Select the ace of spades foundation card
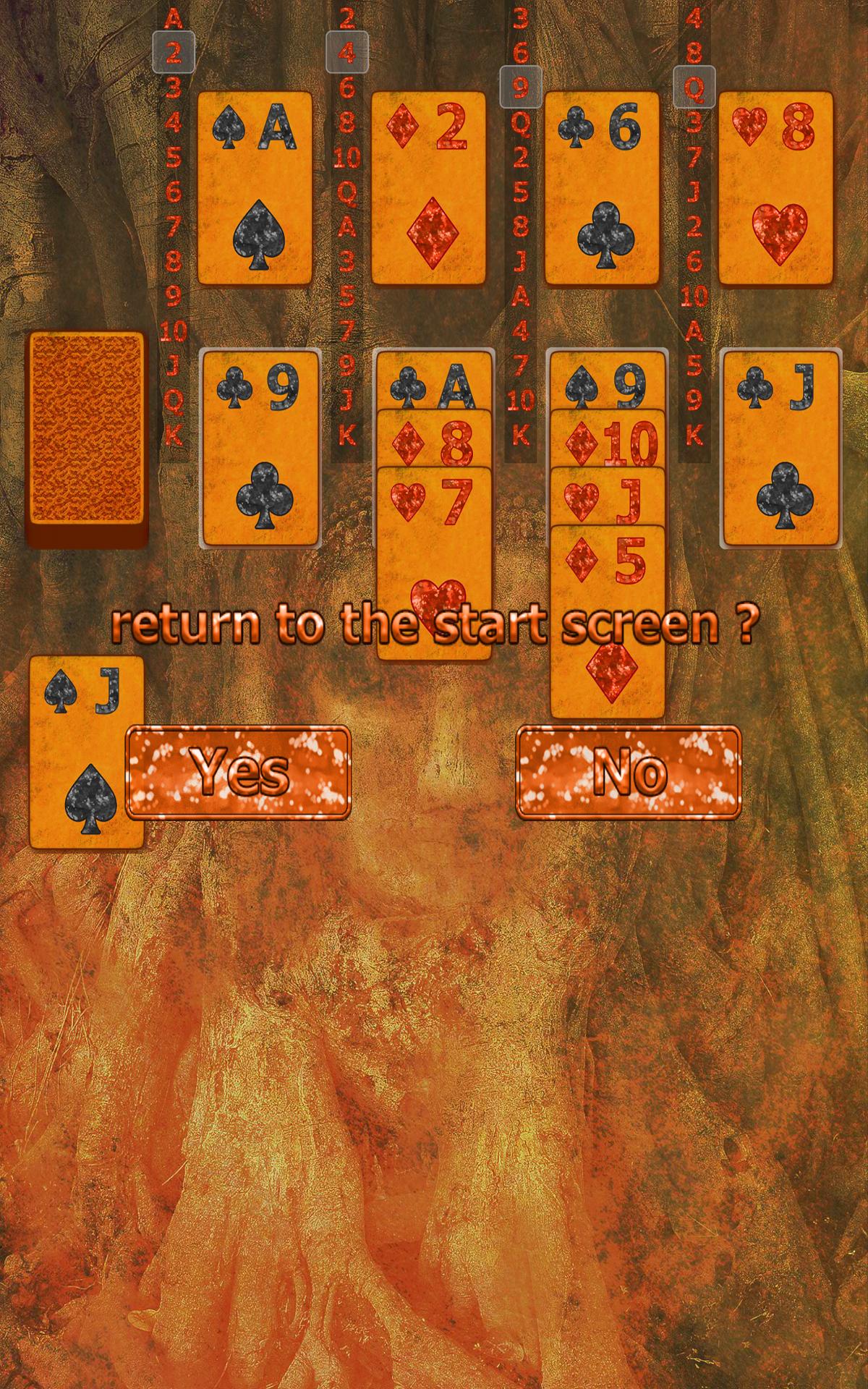This screenshot has width=868, height=1389. click(255, 187)
